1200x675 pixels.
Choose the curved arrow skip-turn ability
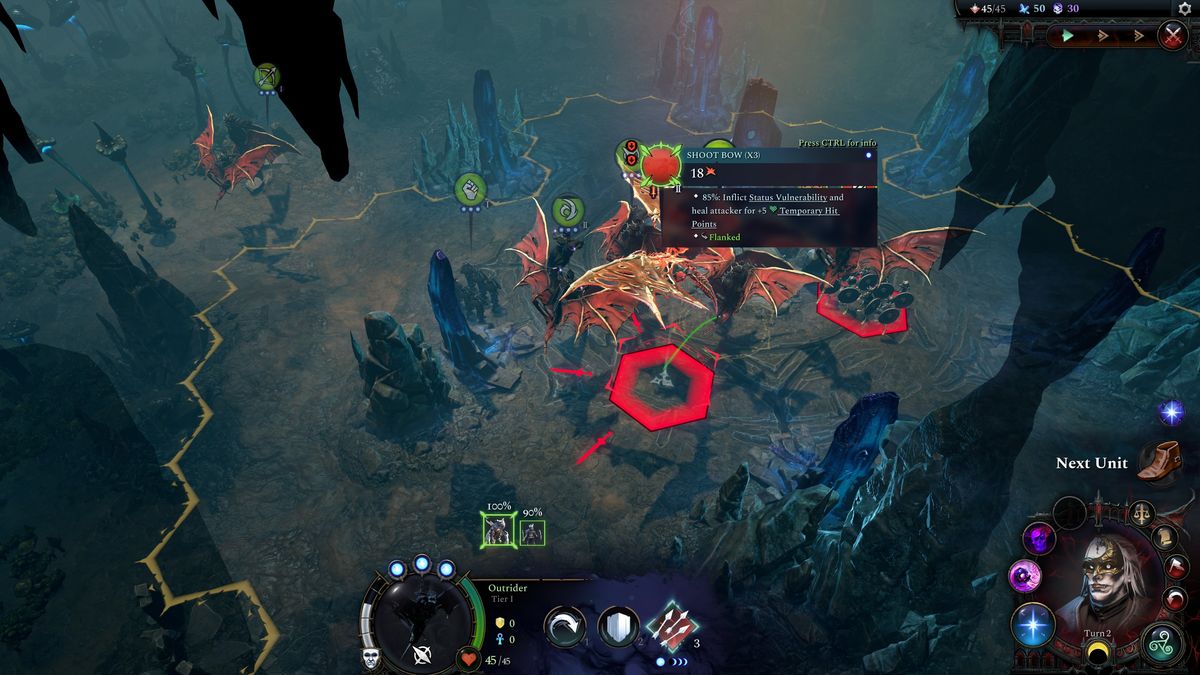click(x=565, y=627)
